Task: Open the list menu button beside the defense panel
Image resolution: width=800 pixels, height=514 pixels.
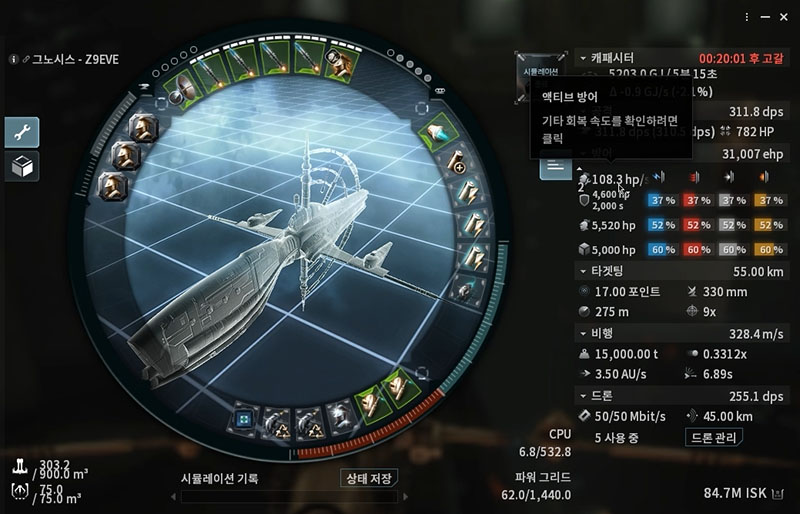Action: [x=554, y=167]
